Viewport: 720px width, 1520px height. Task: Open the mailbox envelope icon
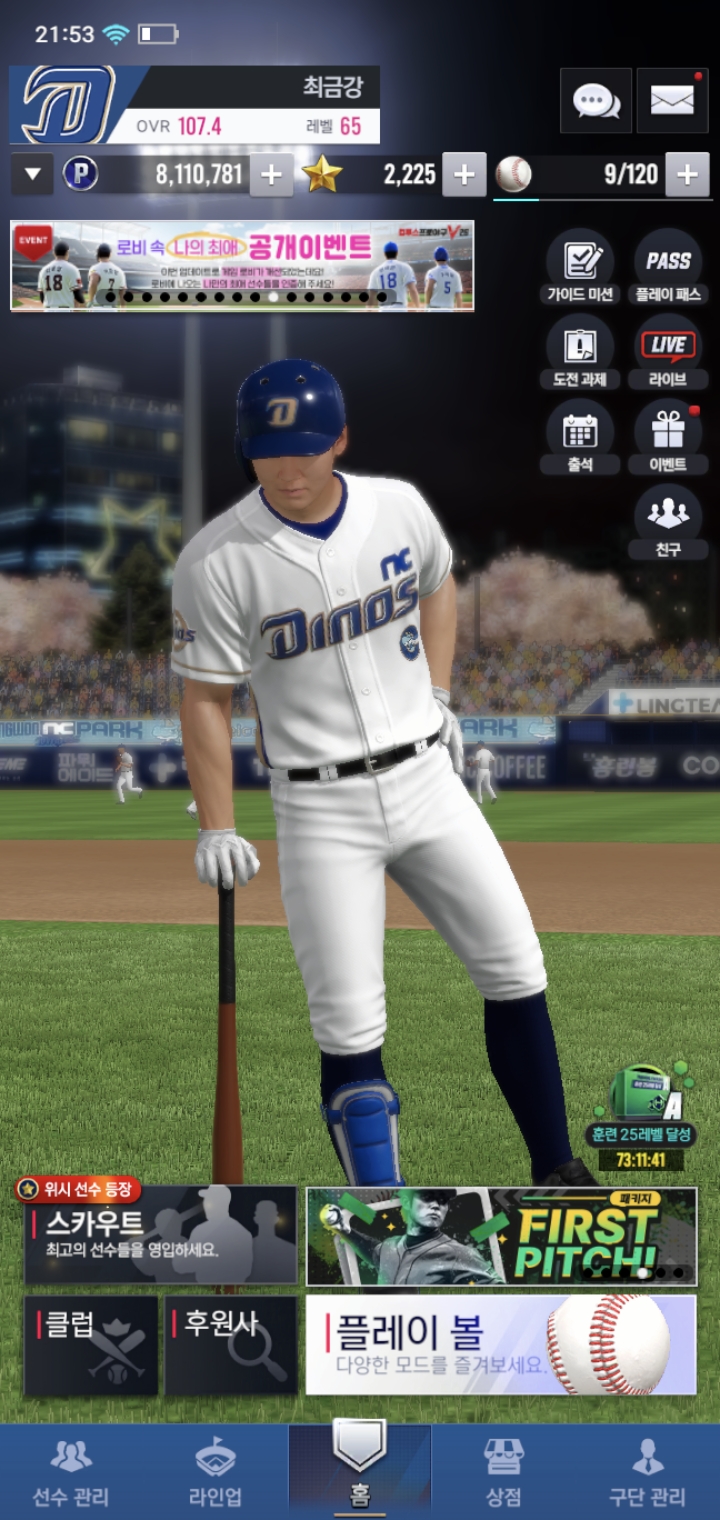(x=672, y=100)
